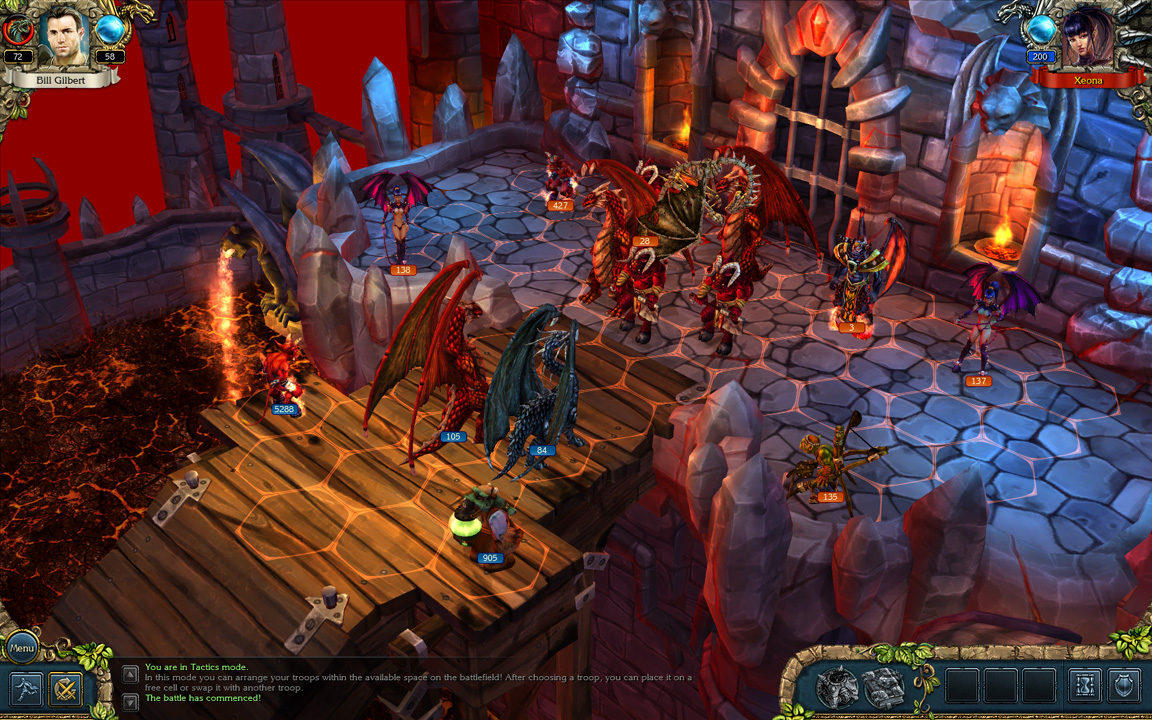This screenshot has width=1152, height=720.
Task: Click the dragon rage icon beside Bill Gilbert
Action: (x=17, y=32)
